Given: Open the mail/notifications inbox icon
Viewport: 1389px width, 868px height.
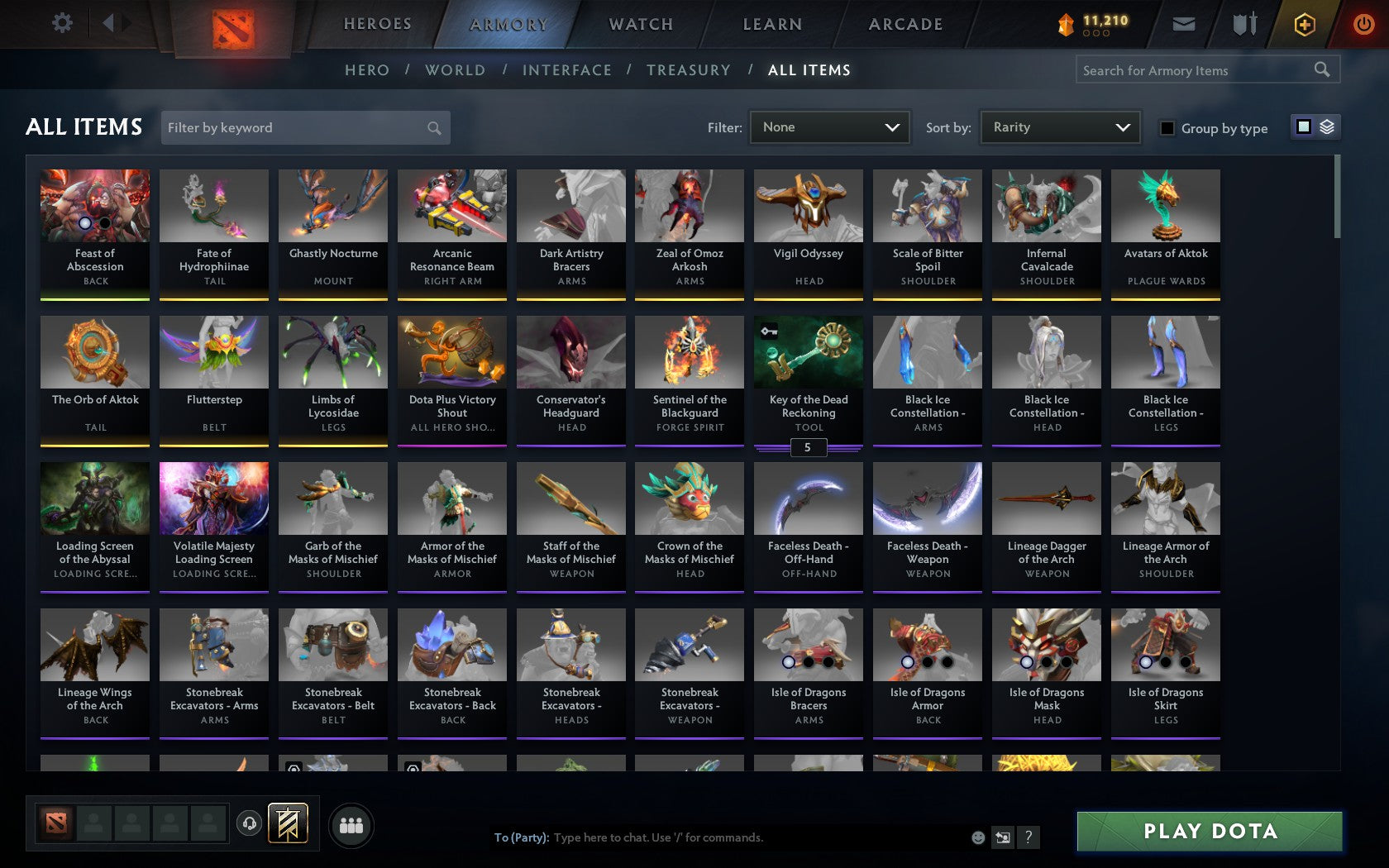Looking at the screenshot, I should click(1184, 24).
